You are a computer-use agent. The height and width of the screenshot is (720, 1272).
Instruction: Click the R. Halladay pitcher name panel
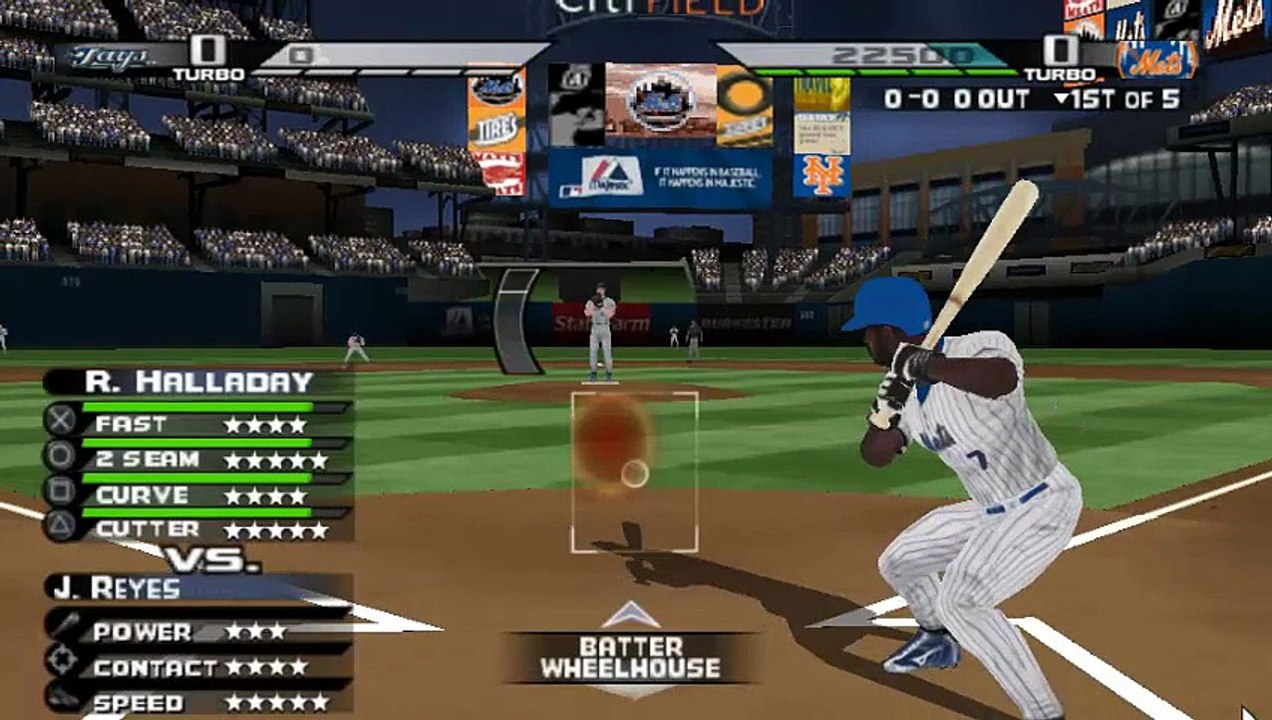tap(199, 381)
